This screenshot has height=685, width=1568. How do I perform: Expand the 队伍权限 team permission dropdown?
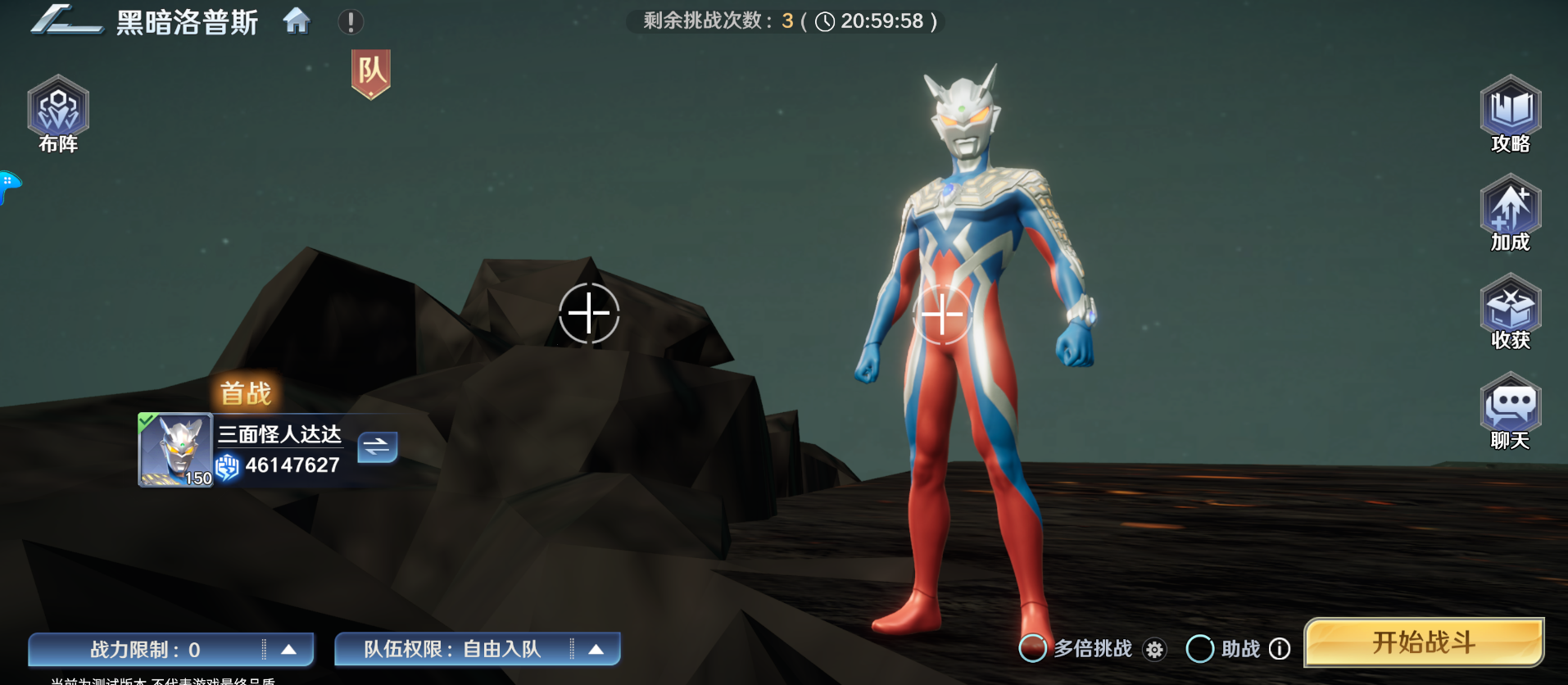pyautogui.click(x=596, y=649)
